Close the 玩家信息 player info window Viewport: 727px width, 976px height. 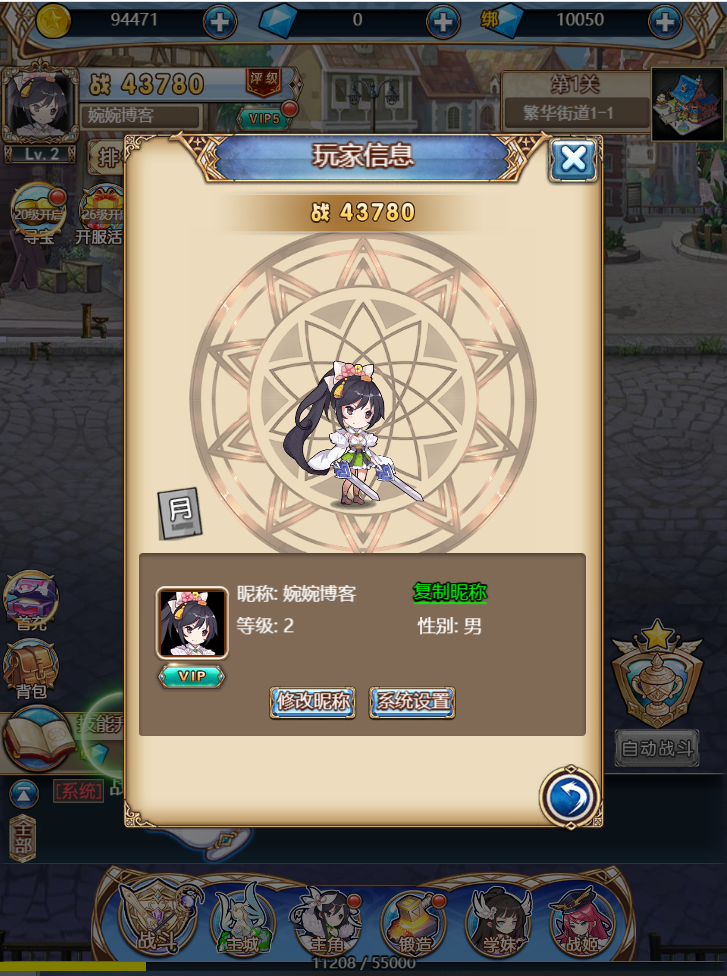pyautogui.click(x=573, y=159)
